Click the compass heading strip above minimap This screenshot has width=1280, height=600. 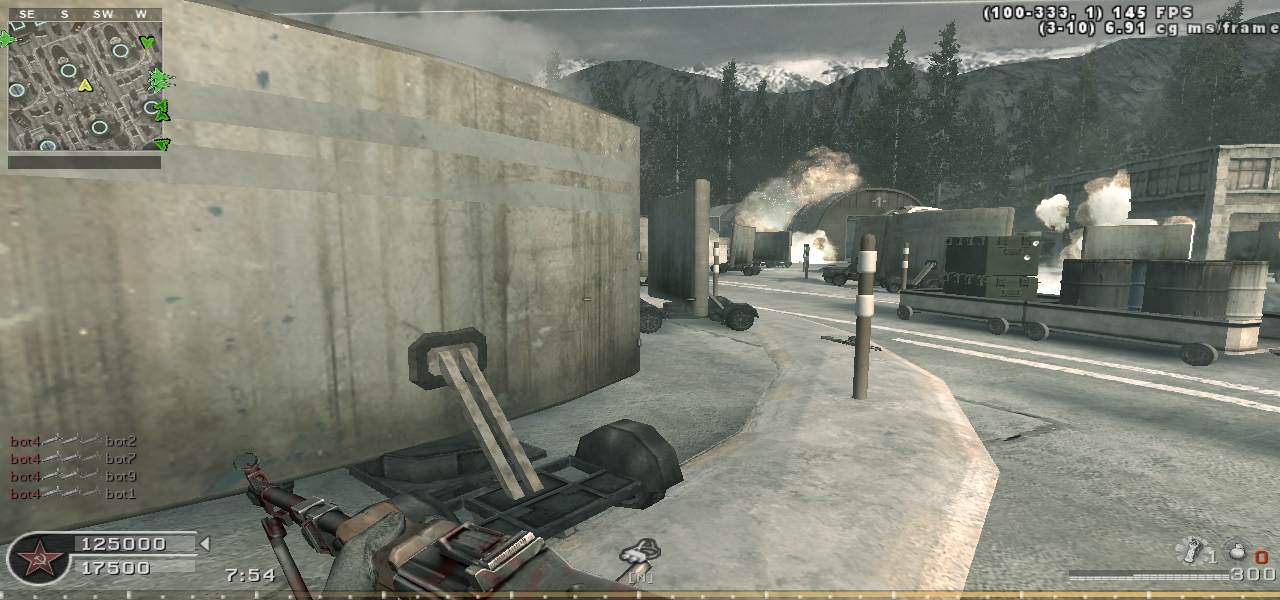pyautogui.click(x=85, y=14)
